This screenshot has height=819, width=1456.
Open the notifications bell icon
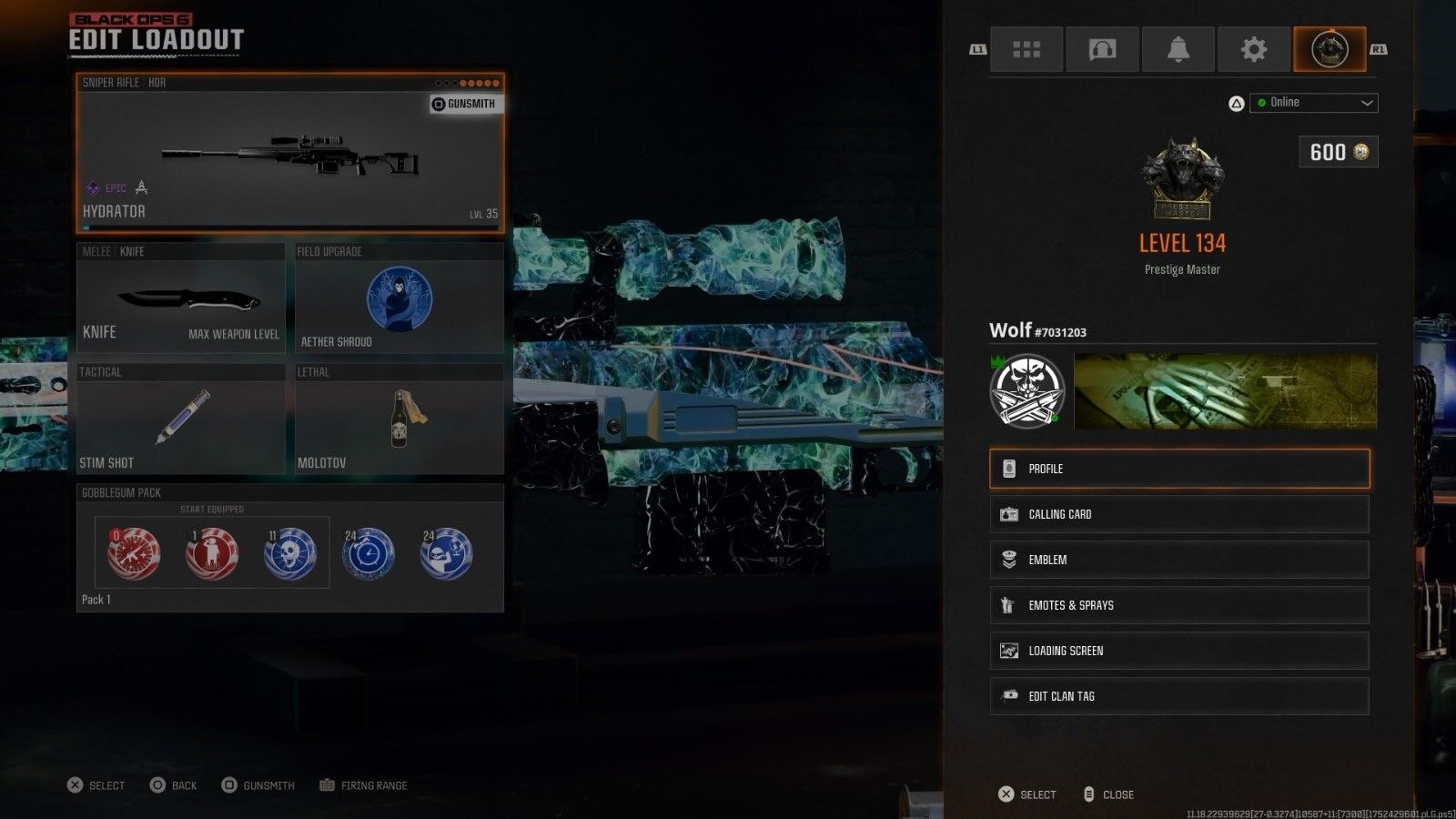(x=1178, y=49)
